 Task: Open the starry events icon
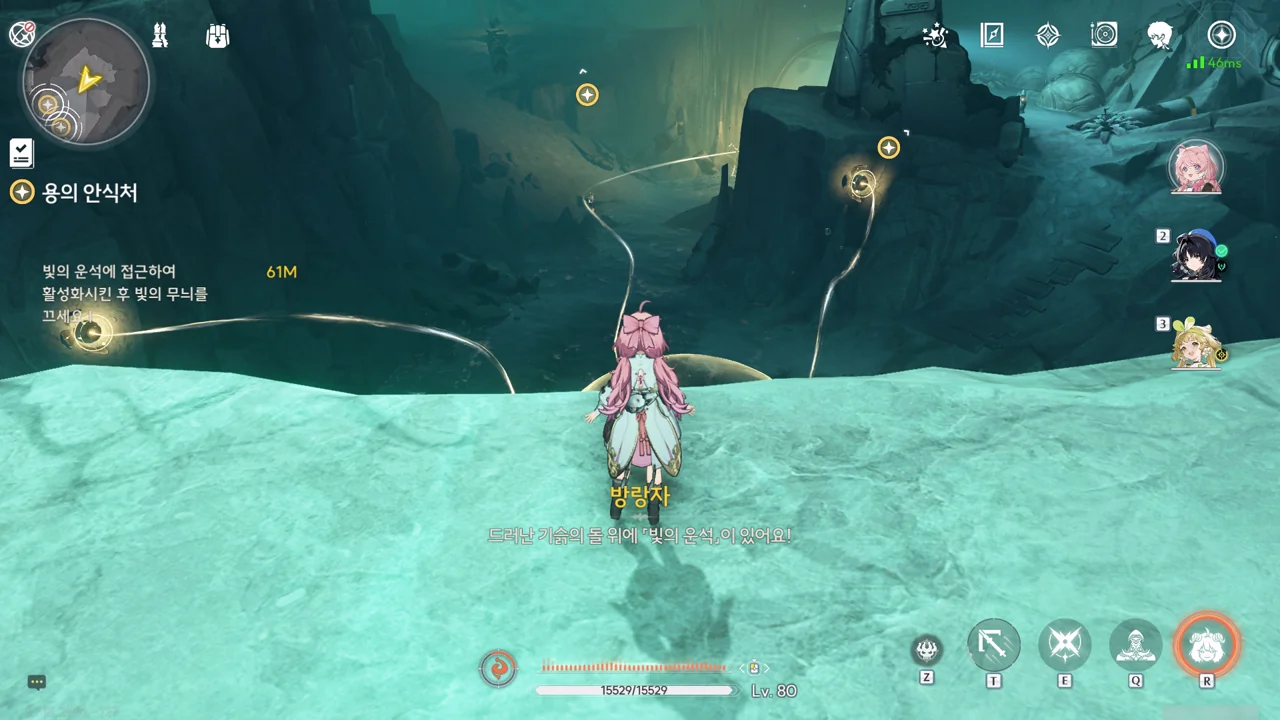coord(935,36)
